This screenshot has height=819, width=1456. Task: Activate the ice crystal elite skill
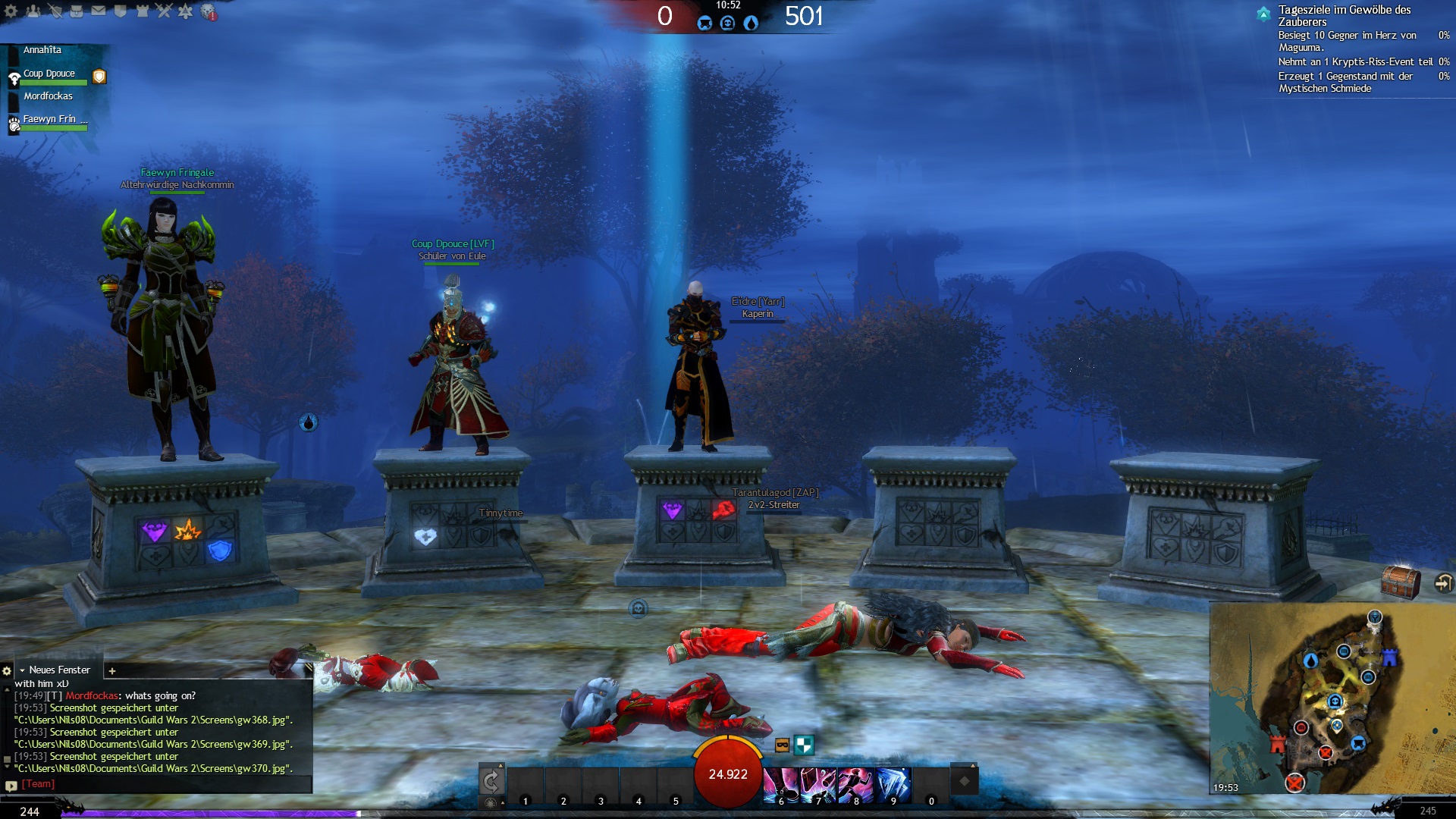893,784
